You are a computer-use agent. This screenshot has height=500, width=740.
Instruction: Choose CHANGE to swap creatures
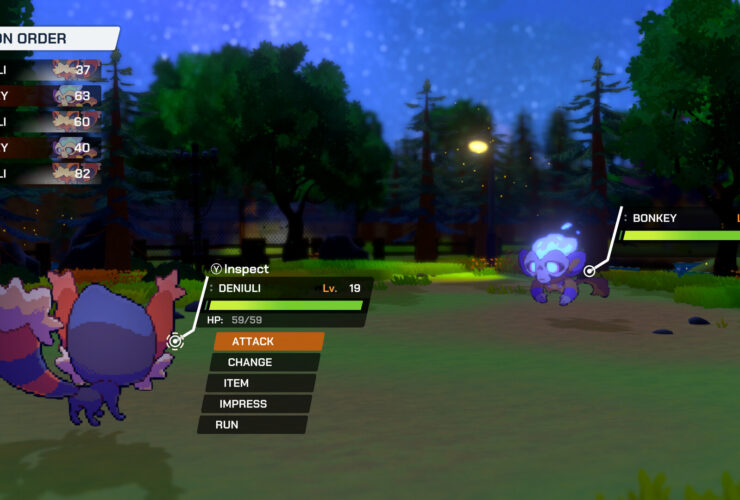(263, 362)
